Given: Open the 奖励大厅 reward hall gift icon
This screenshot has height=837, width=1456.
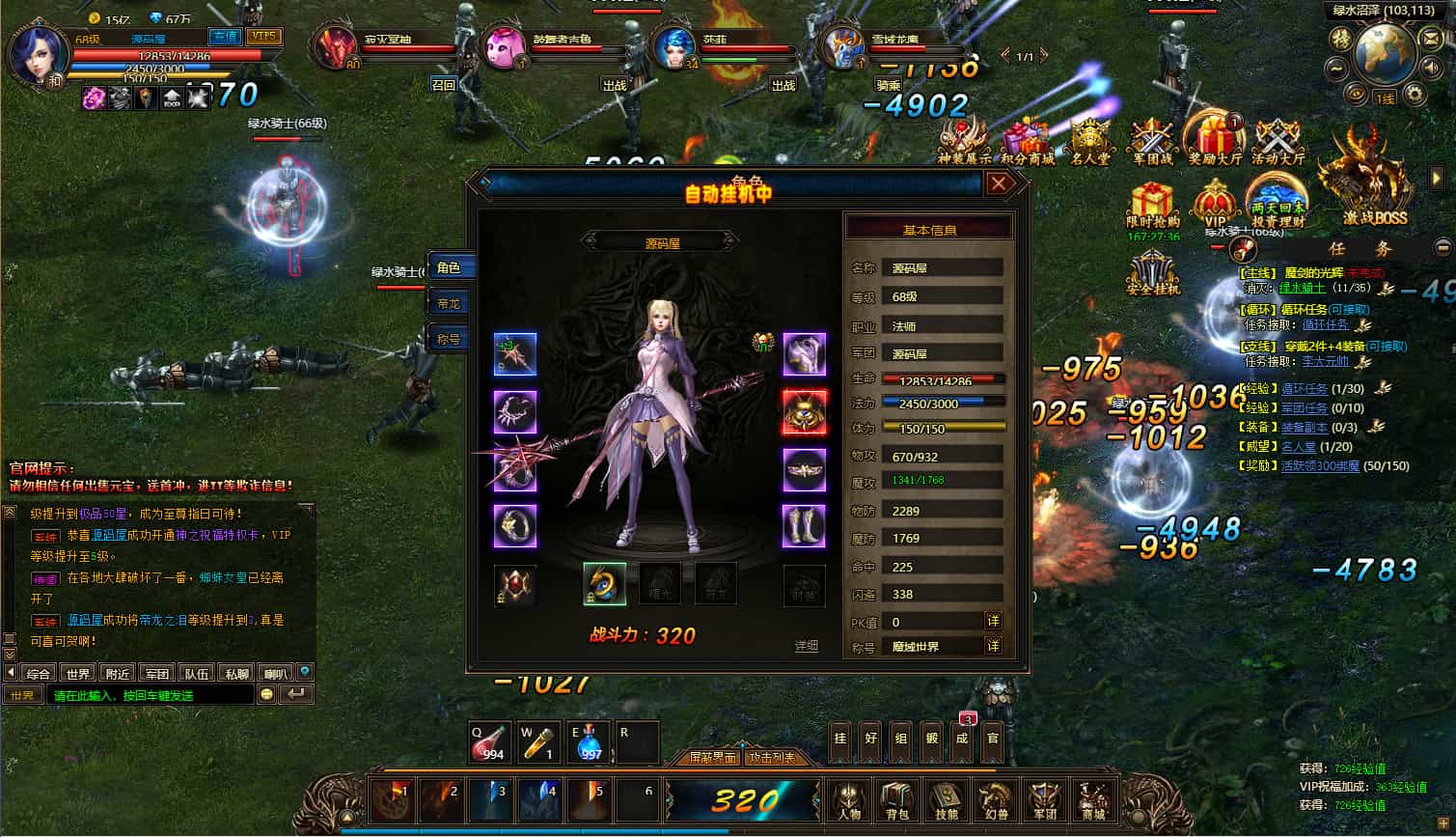Looking at the screenshot, I should pyautogui.click(x=1215, y=140).
